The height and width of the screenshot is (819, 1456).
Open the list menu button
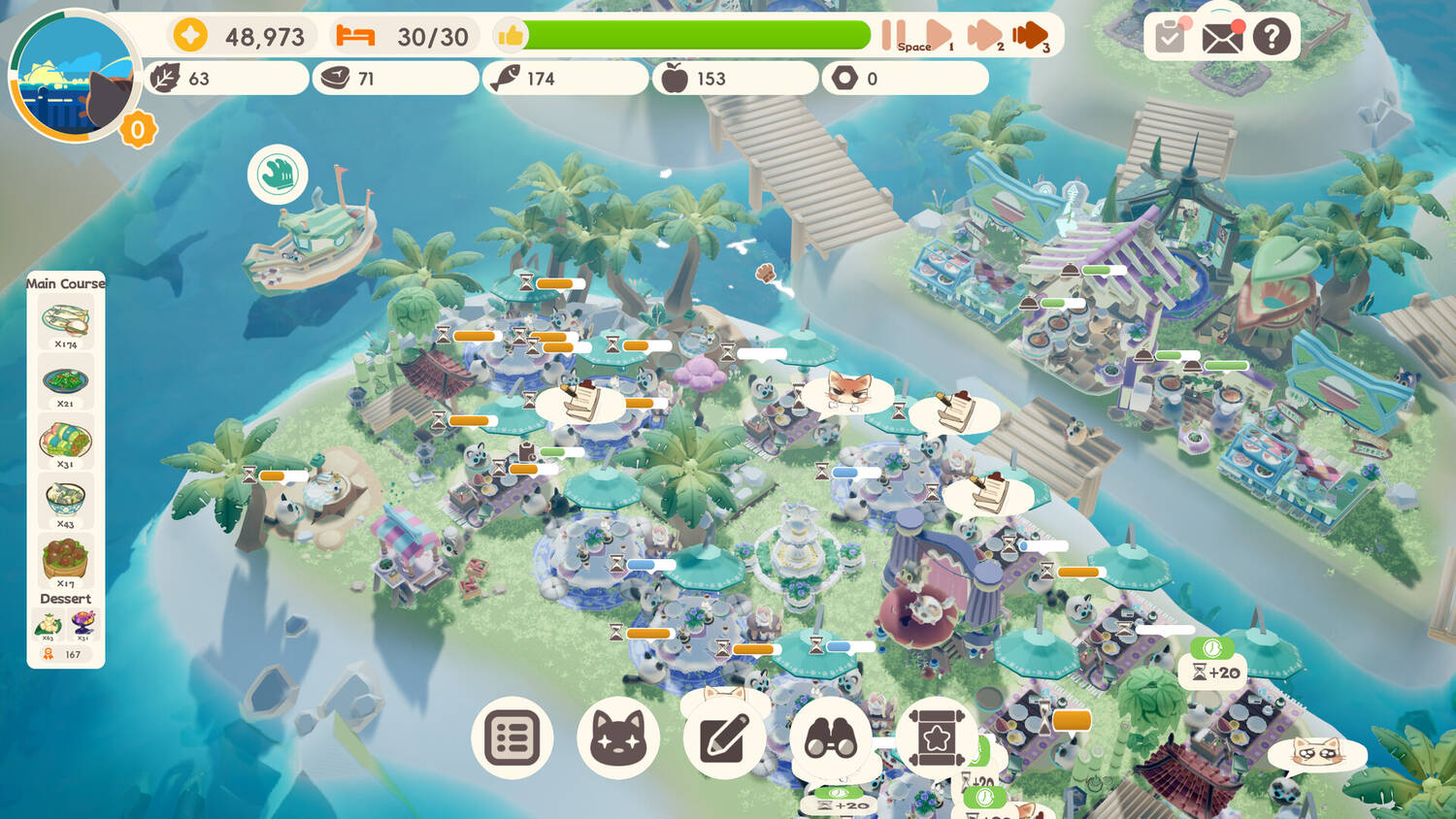coord(513,738)
